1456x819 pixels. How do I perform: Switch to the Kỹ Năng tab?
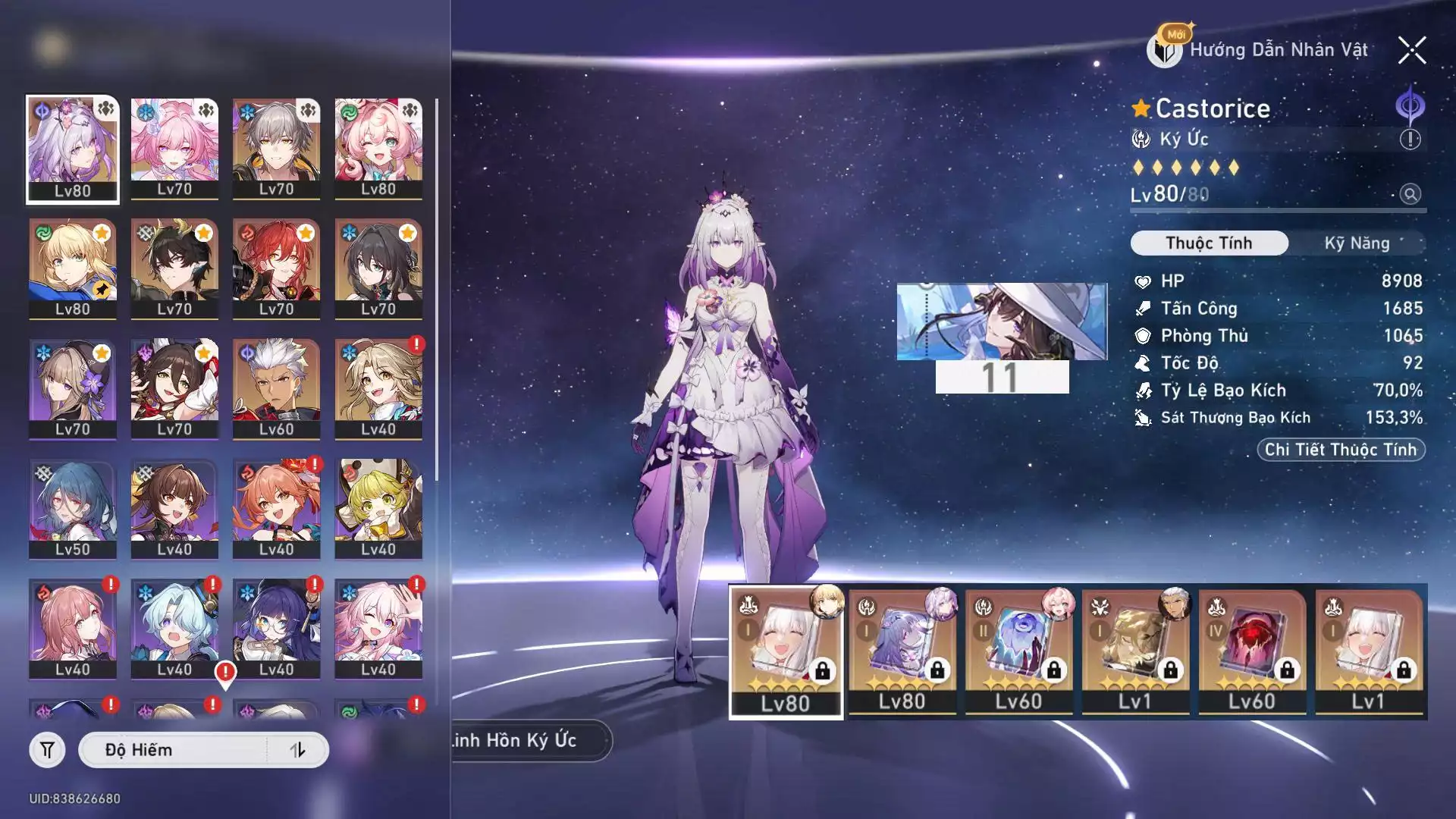pos(1357,243)
